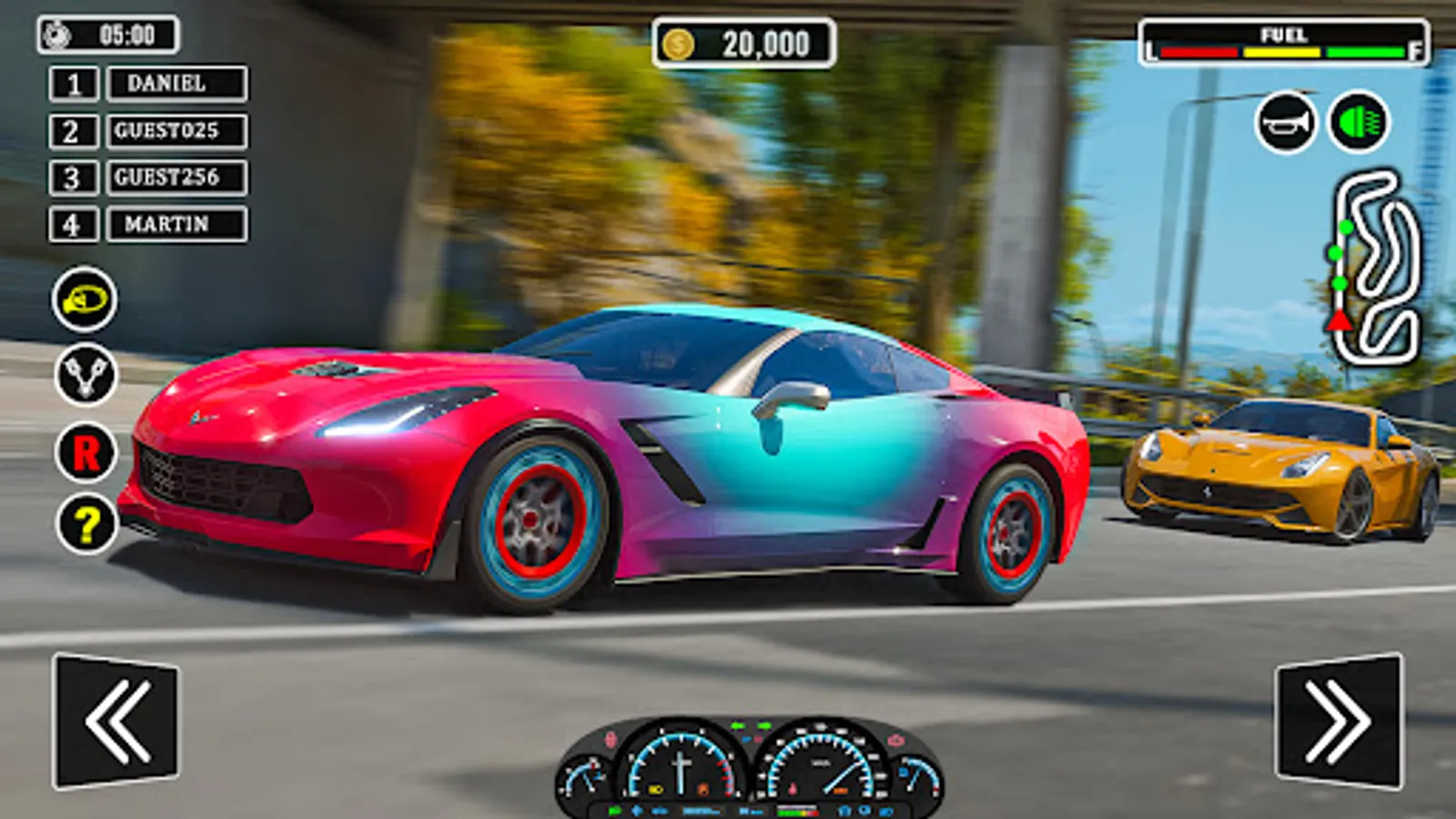
Task: Tap the yellow camera view icon
Action: coord(85,299)
